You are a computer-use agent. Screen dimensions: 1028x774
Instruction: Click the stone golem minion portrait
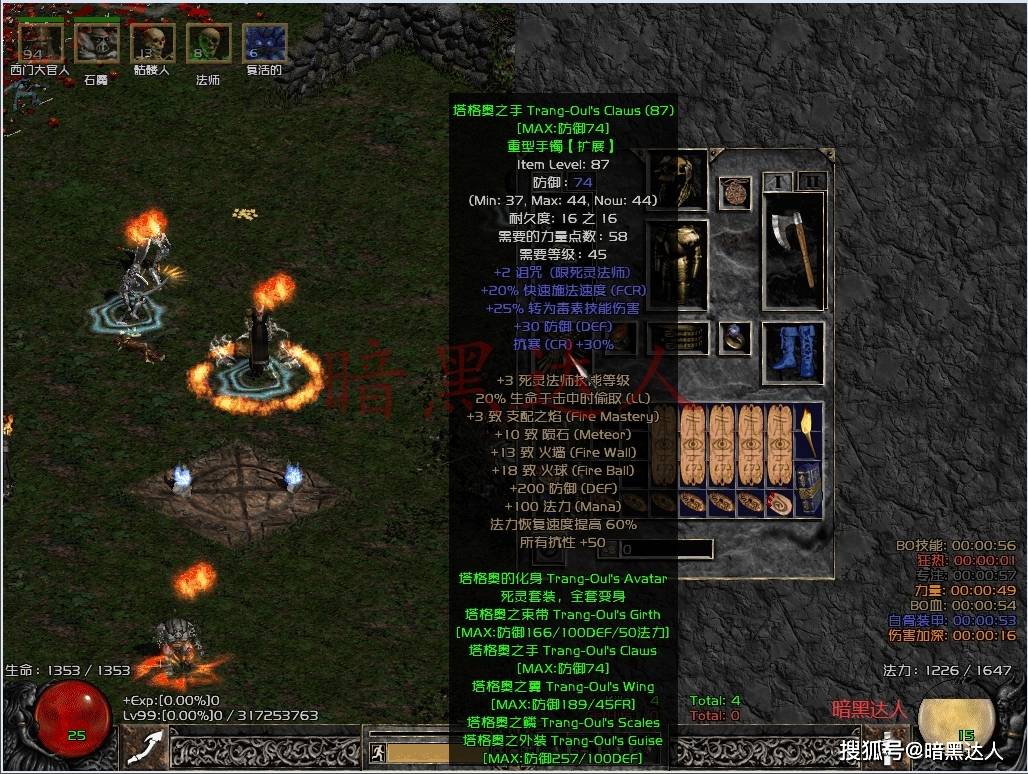97,45
